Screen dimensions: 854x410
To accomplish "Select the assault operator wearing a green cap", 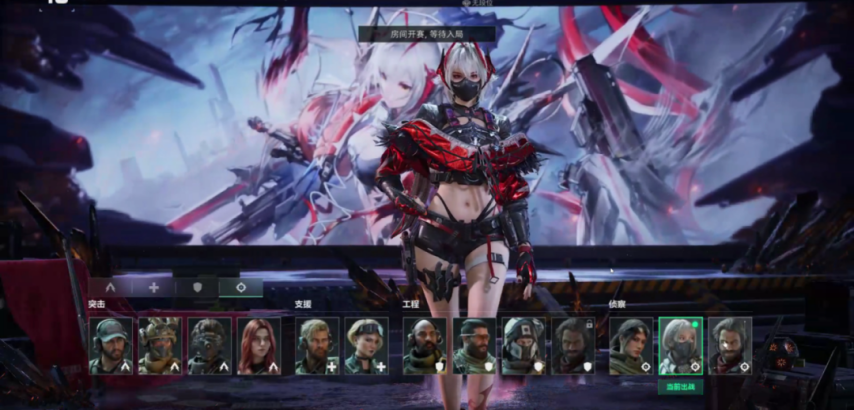I will (x=110, y=346).
